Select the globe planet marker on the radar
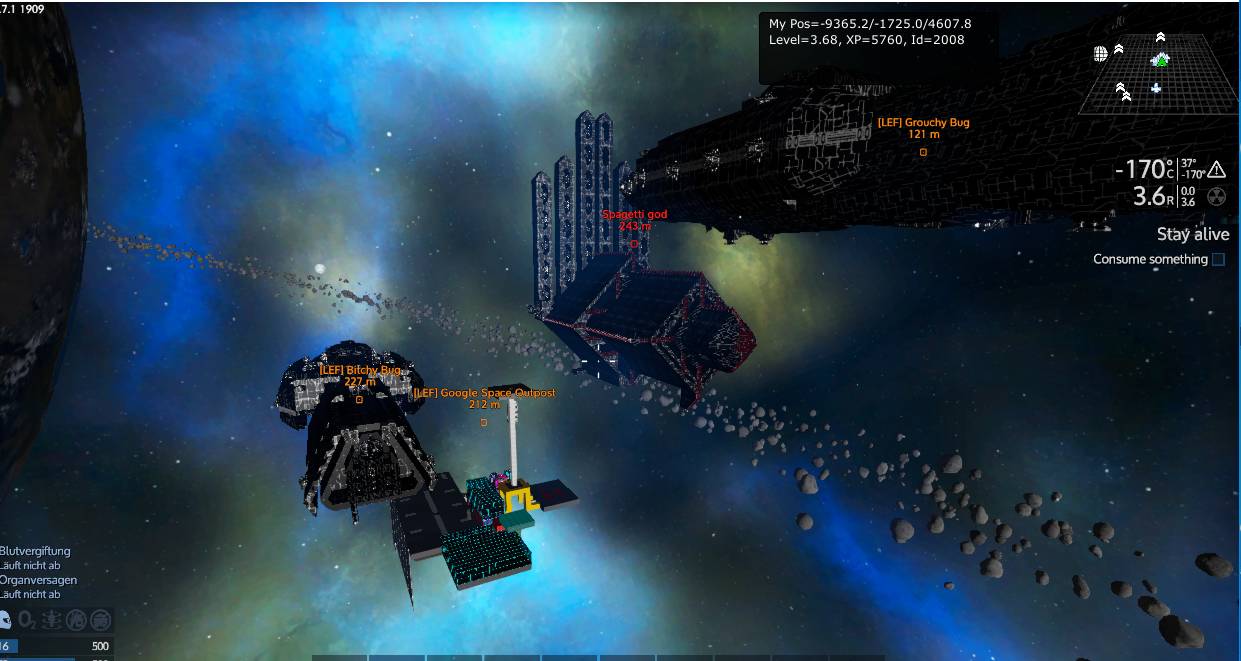Image resolution: width=1241 pixels, height=661 pixels. (x=1101, y=52)
